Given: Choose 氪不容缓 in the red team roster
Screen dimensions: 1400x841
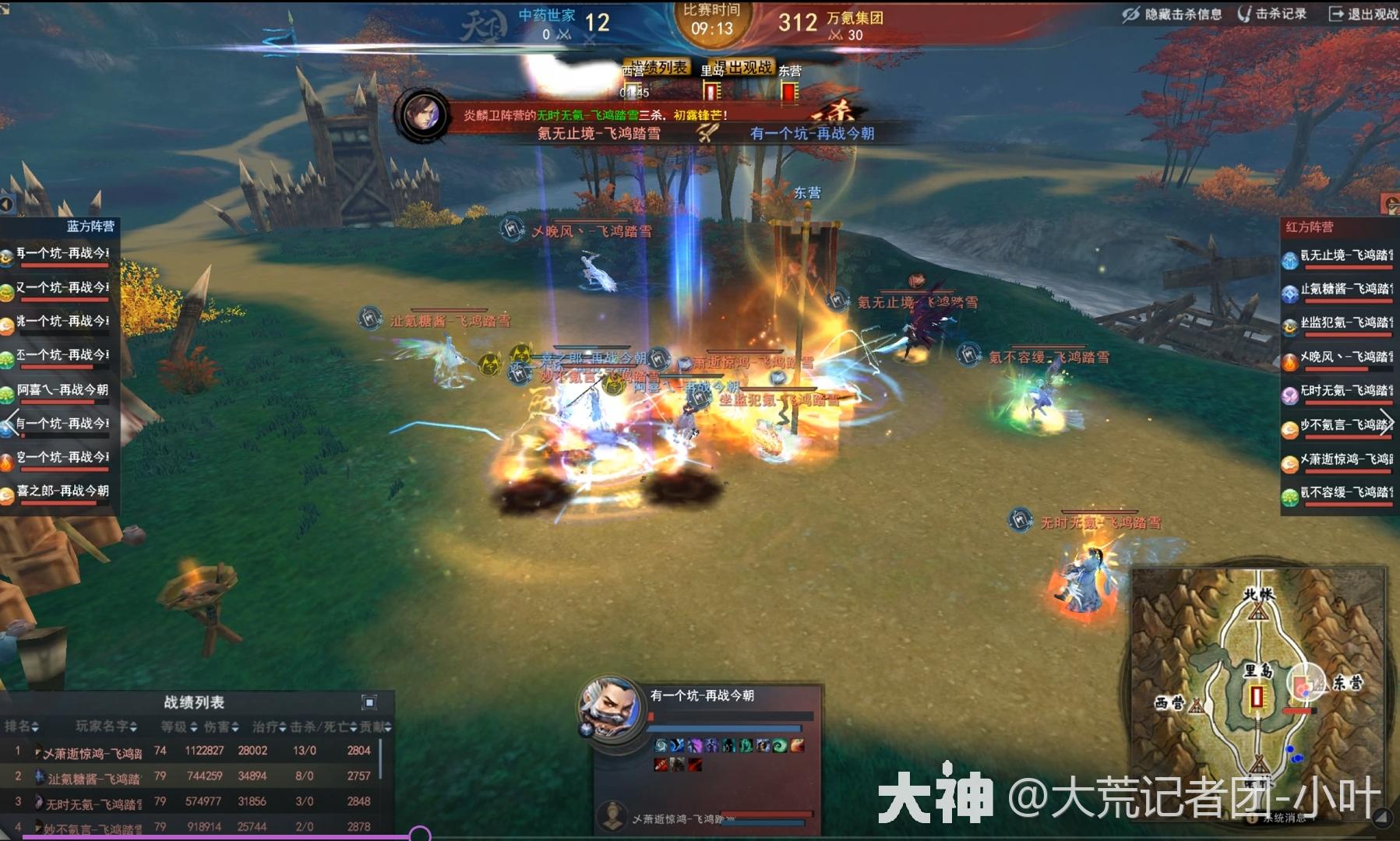Looking at the screenshot, I should coord(1339,492).
